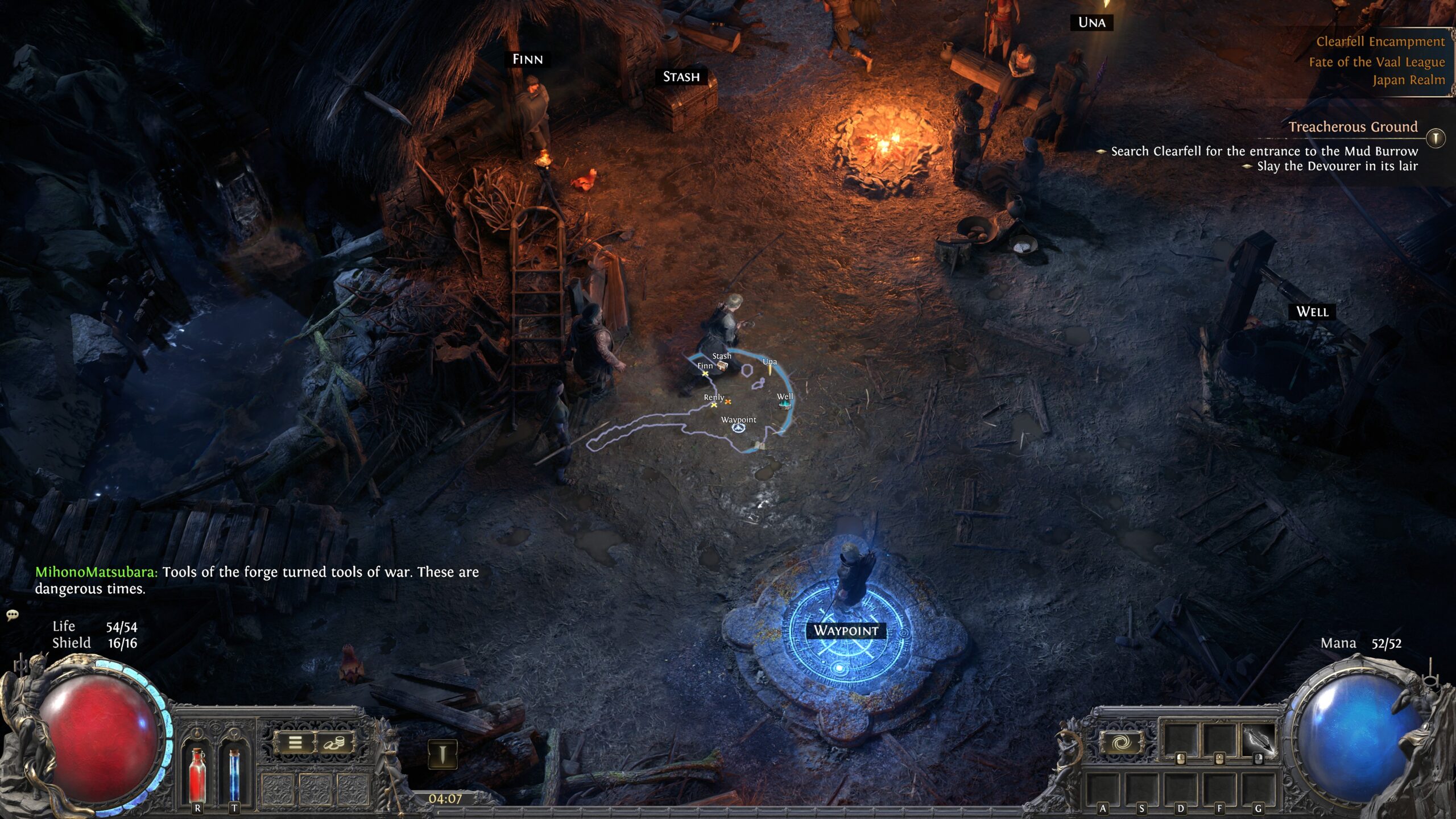
Task: Click the Treacherous Ground quest title
Action: 1352,127
